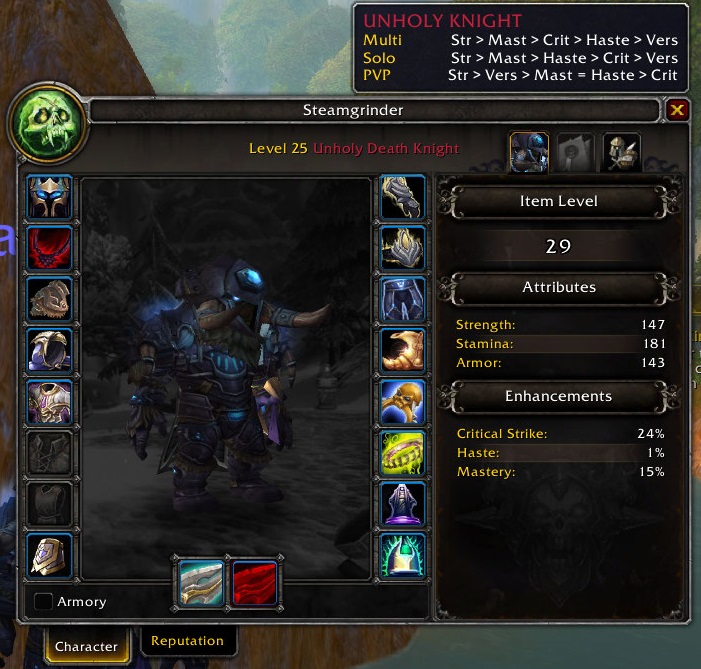This screenshot has height=669, width=701.
Task: Click the belt waist slot
Action: click(403, 248)
